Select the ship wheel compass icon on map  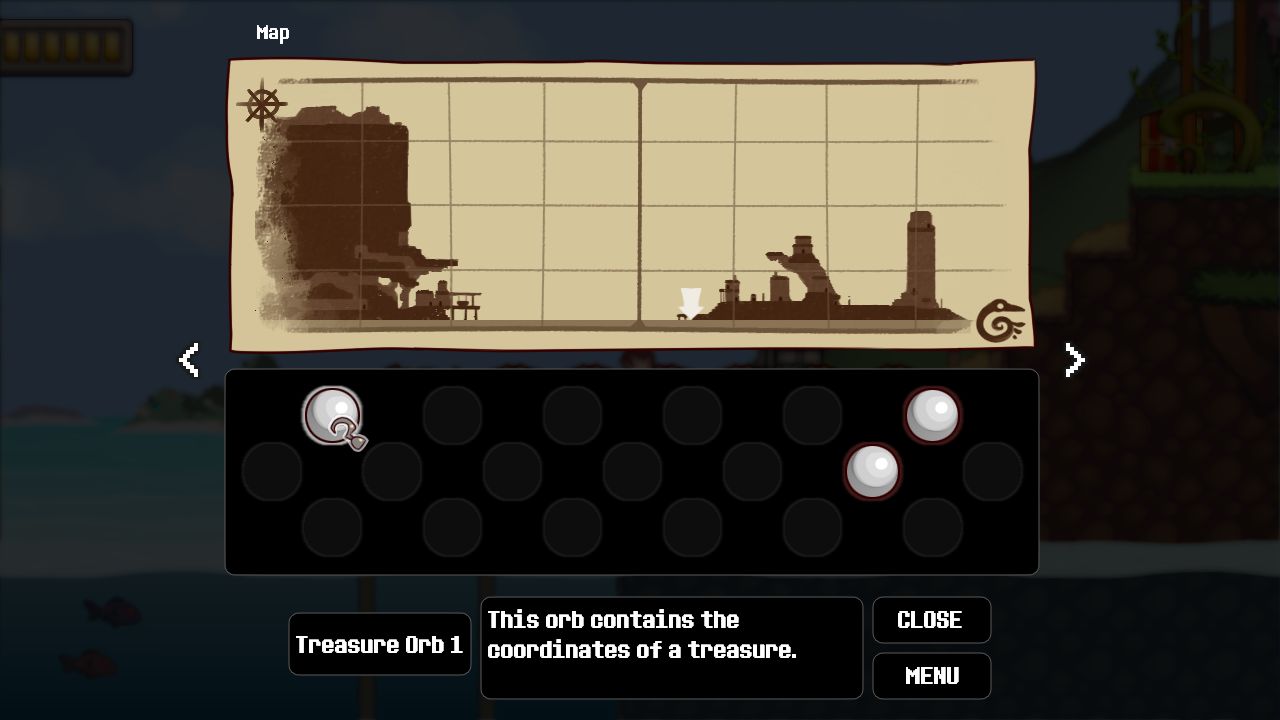coord(262,104)
